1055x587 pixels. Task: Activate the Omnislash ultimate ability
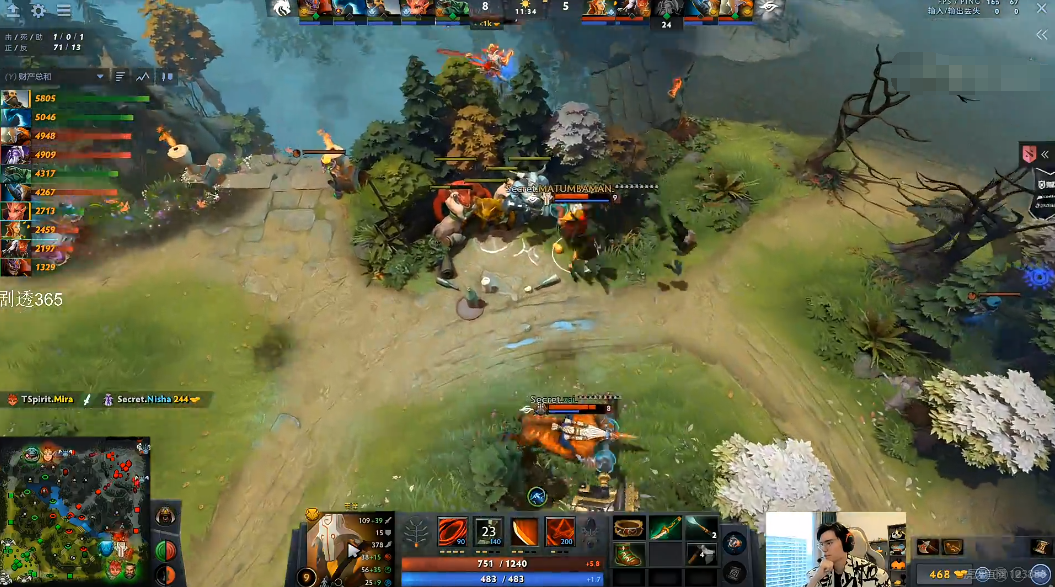tap(559, 532)
